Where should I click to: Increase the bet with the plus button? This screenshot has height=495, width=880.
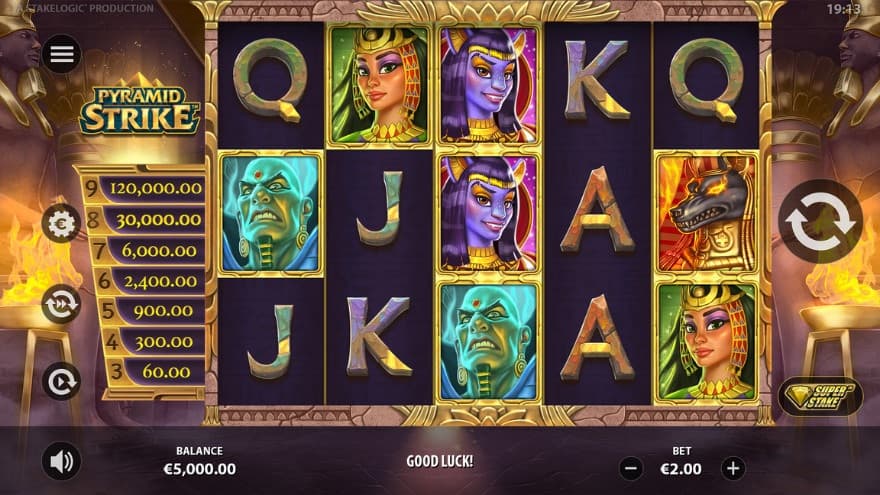tap(733, 467)
